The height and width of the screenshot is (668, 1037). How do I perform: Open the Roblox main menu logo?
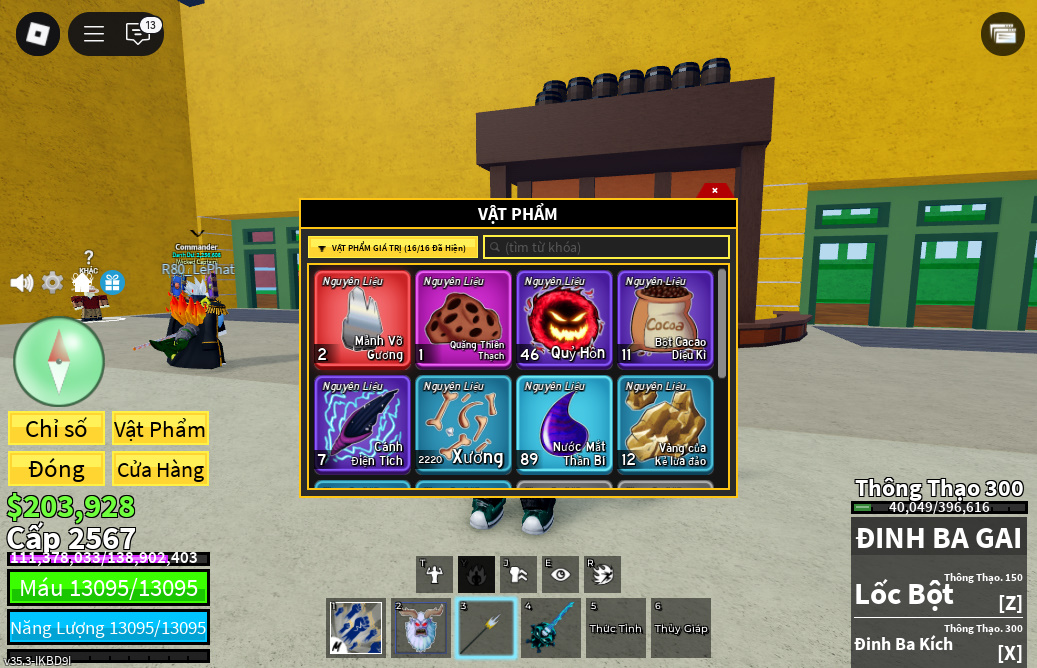click(38, 34)
